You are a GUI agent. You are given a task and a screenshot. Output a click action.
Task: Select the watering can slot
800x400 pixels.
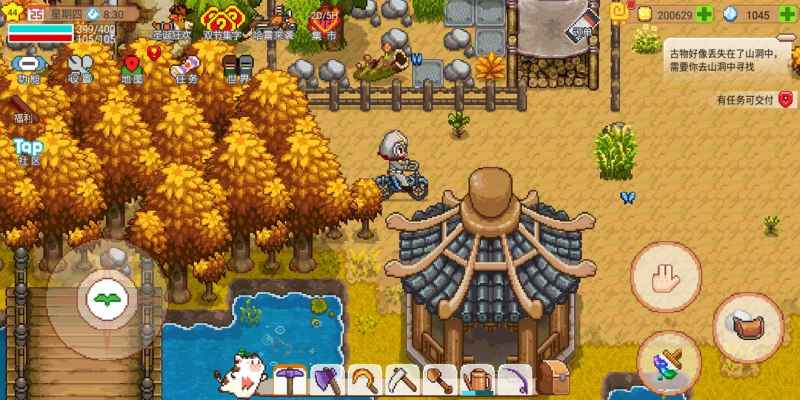click(x=478, y=379)
